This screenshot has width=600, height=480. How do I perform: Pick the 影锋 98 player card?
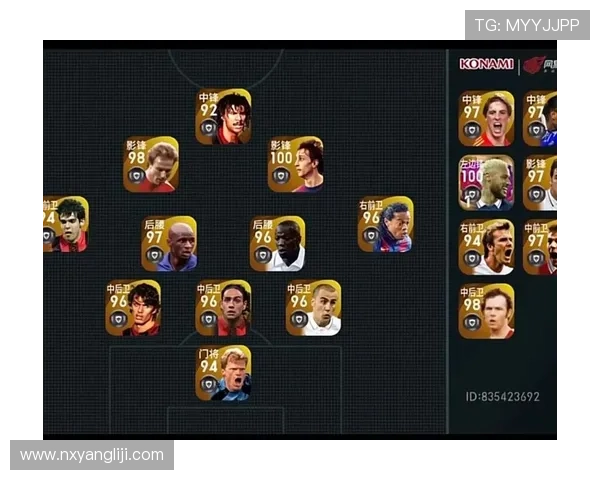point(151,165)
